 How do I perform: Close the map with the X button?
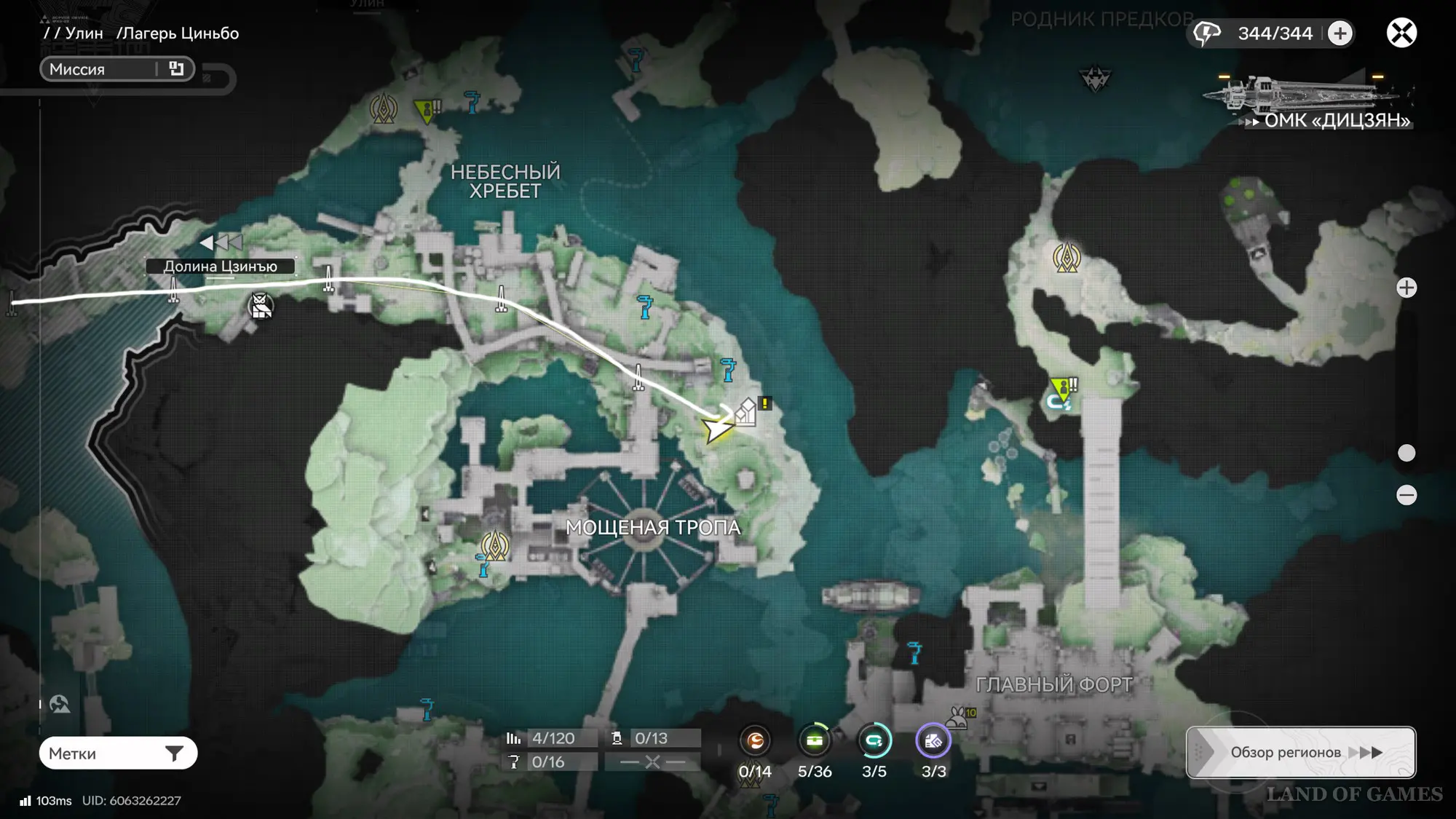click(1401, 33)
